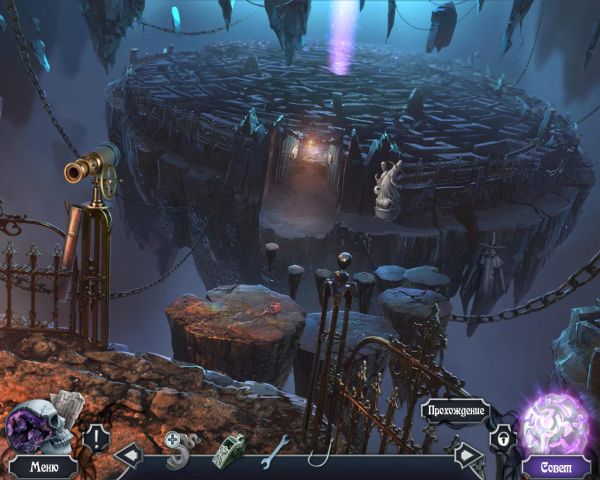Open the Прохождение walkthrough guide
This screenshot has width=600, height=480.
point(456,410)
